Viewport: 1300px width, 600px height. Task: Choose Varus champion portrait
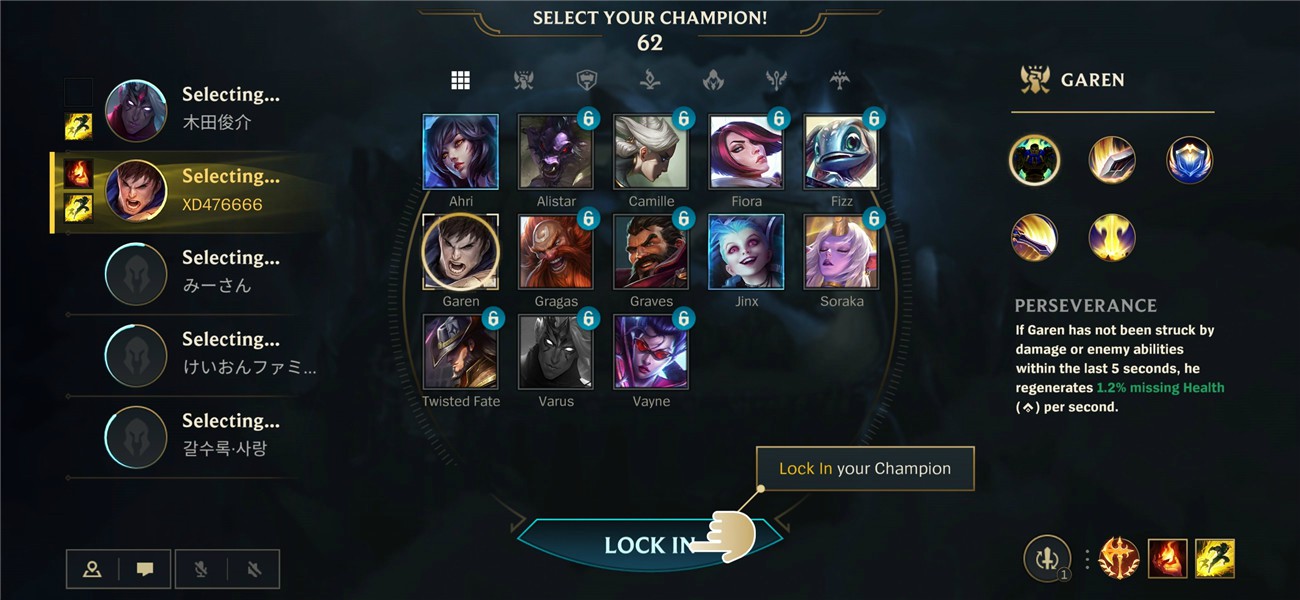[555, 352]
